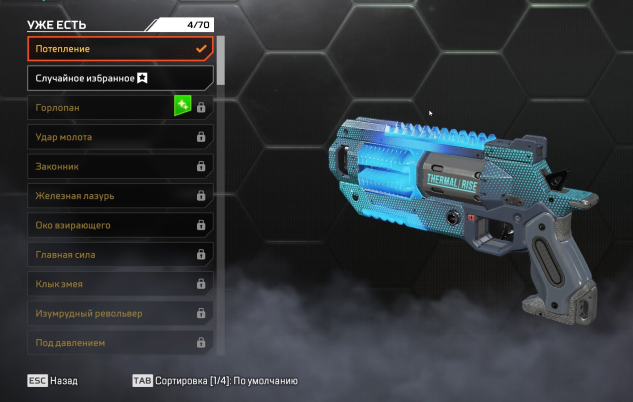Choose Случайное избранное option
Screen dimensions: 633x402
[x=119, y=77]
